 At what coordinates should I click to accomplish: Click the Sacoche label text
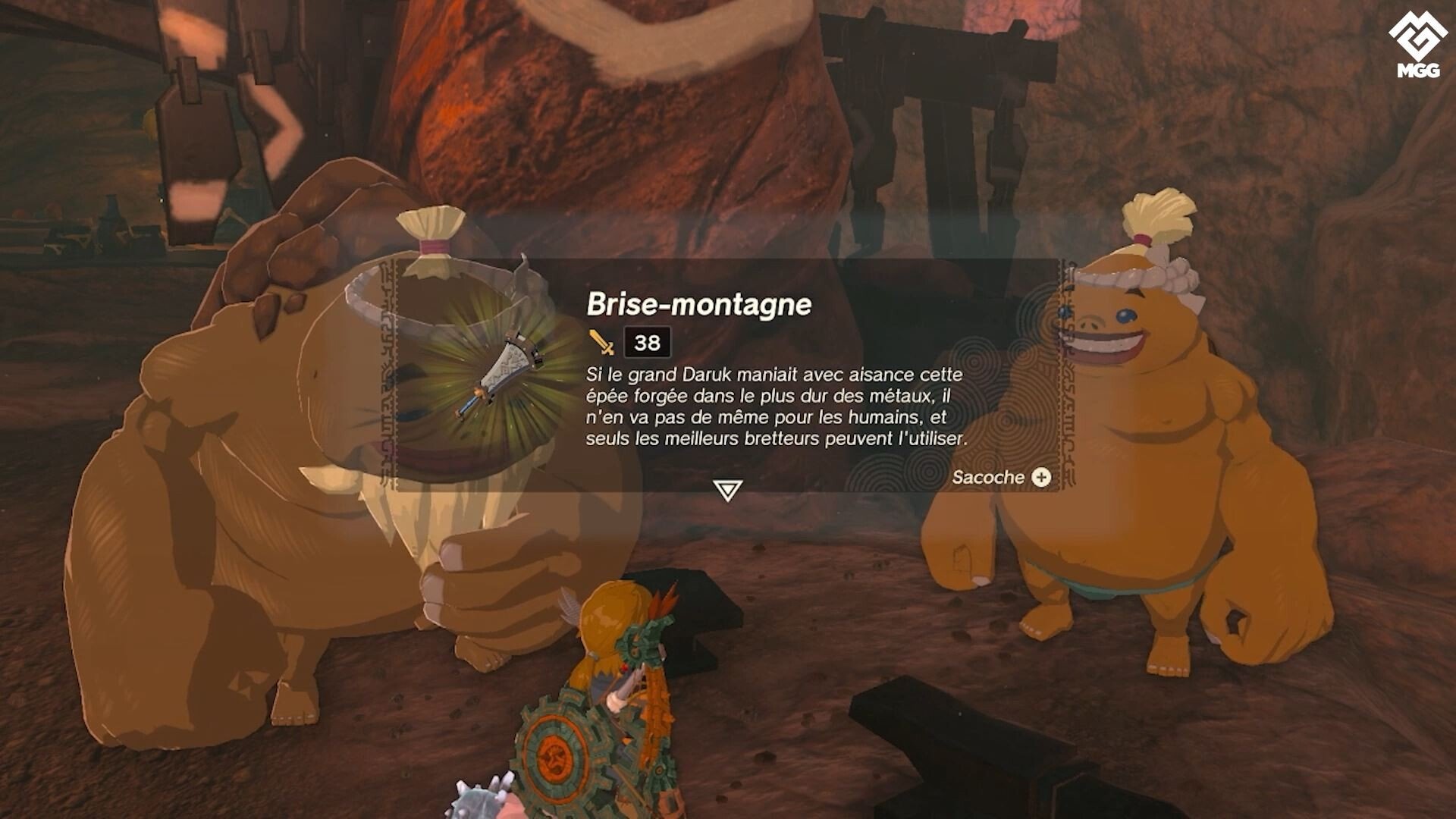coord(990,476)
